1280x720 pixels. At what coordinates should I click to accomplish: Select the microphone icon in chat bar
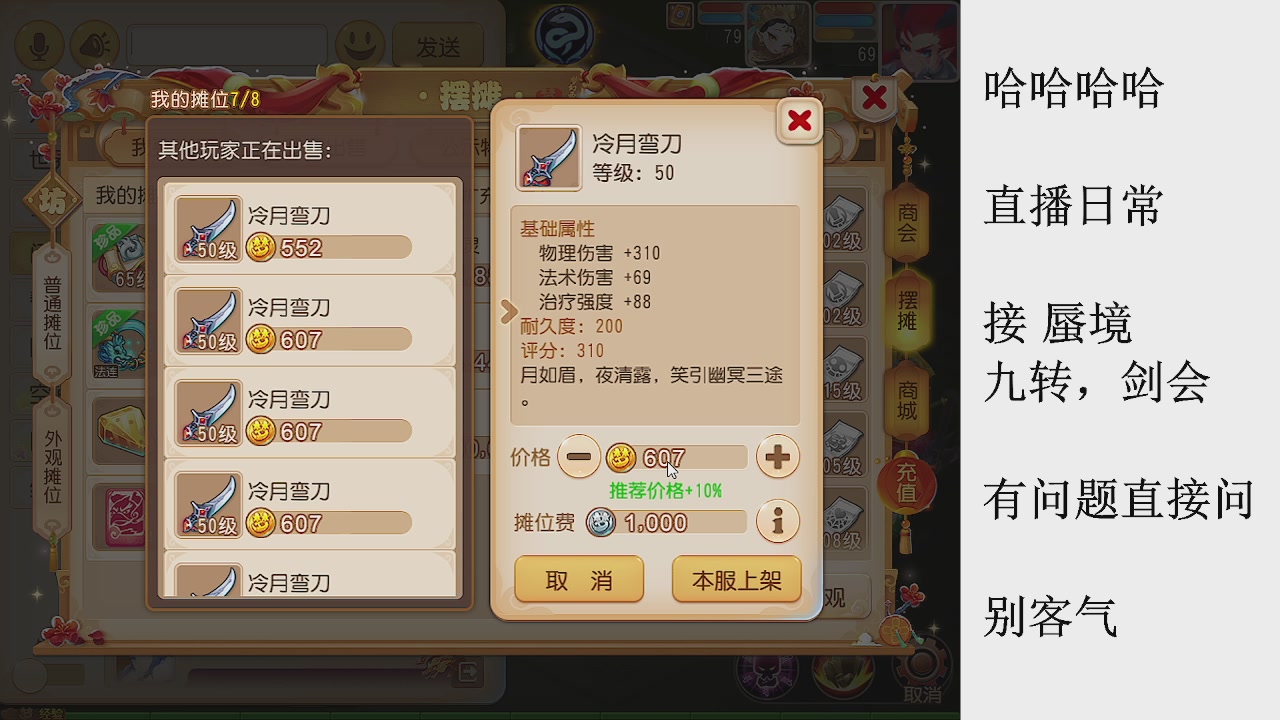[40, 44]
